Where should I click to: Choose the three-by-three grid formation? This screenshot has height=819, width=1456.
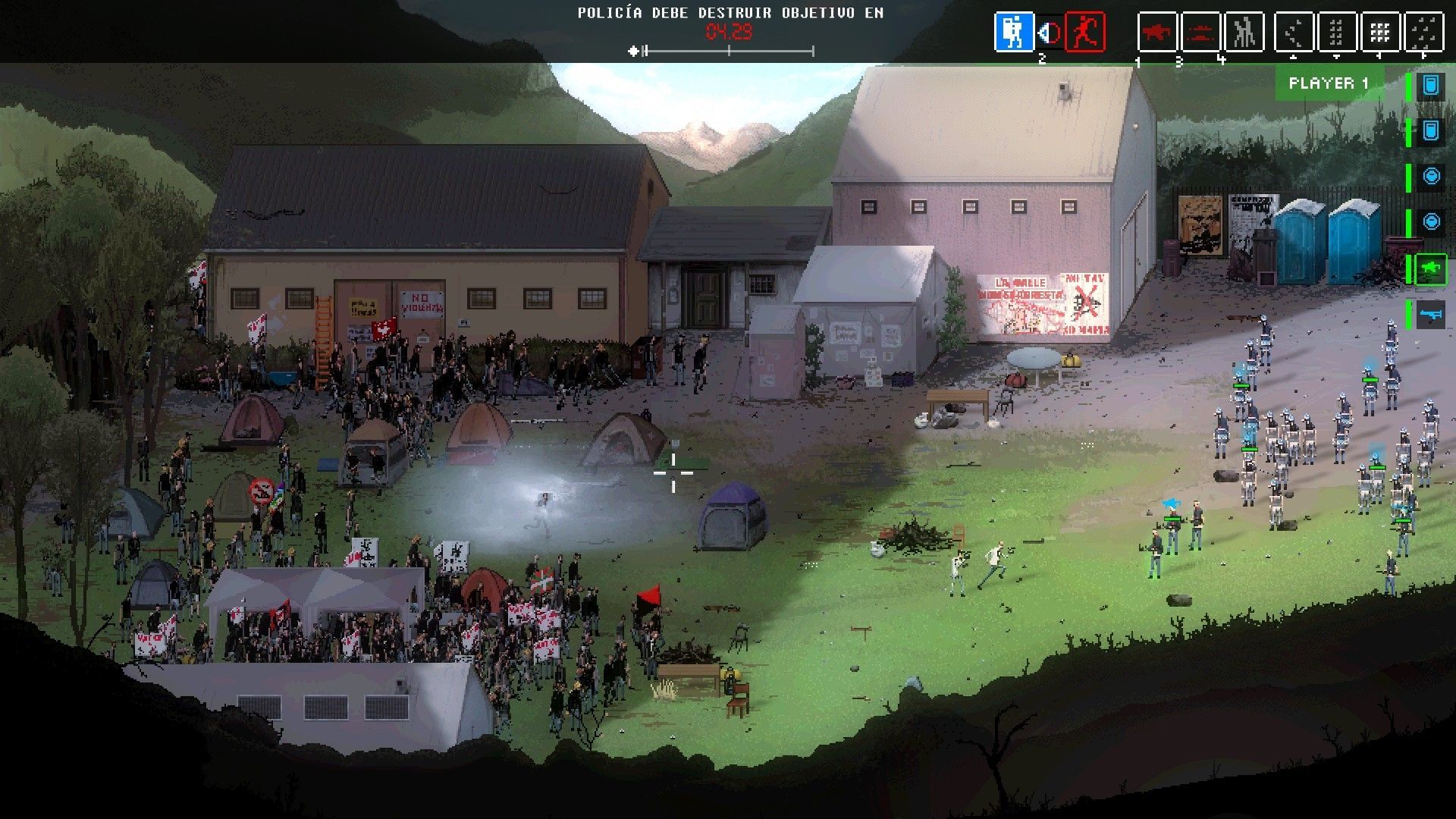coord(1379,33)
